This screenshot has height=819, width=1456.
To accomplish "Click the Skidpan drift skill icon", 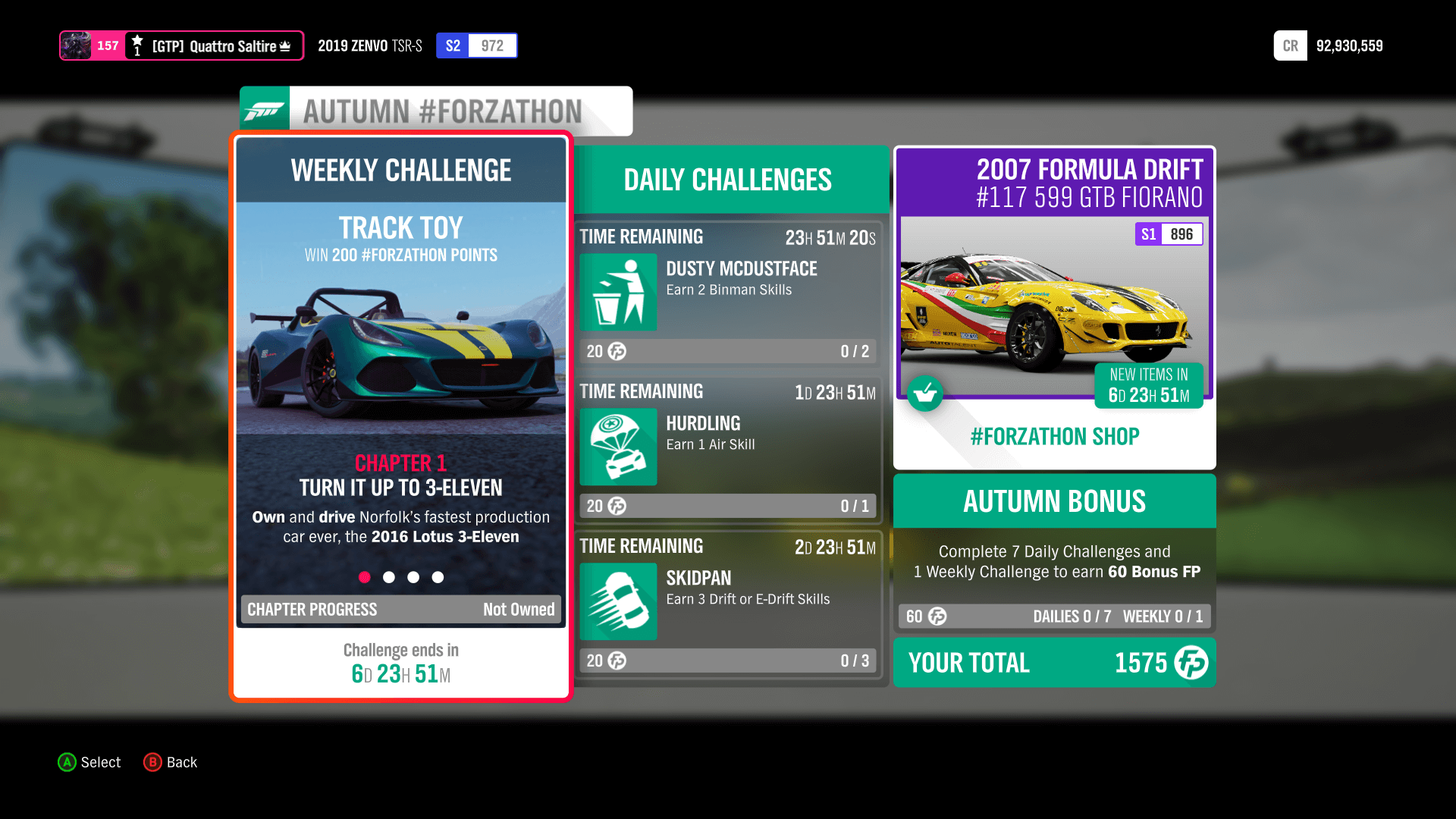I will pyautogui.click(x=617, y=601).
